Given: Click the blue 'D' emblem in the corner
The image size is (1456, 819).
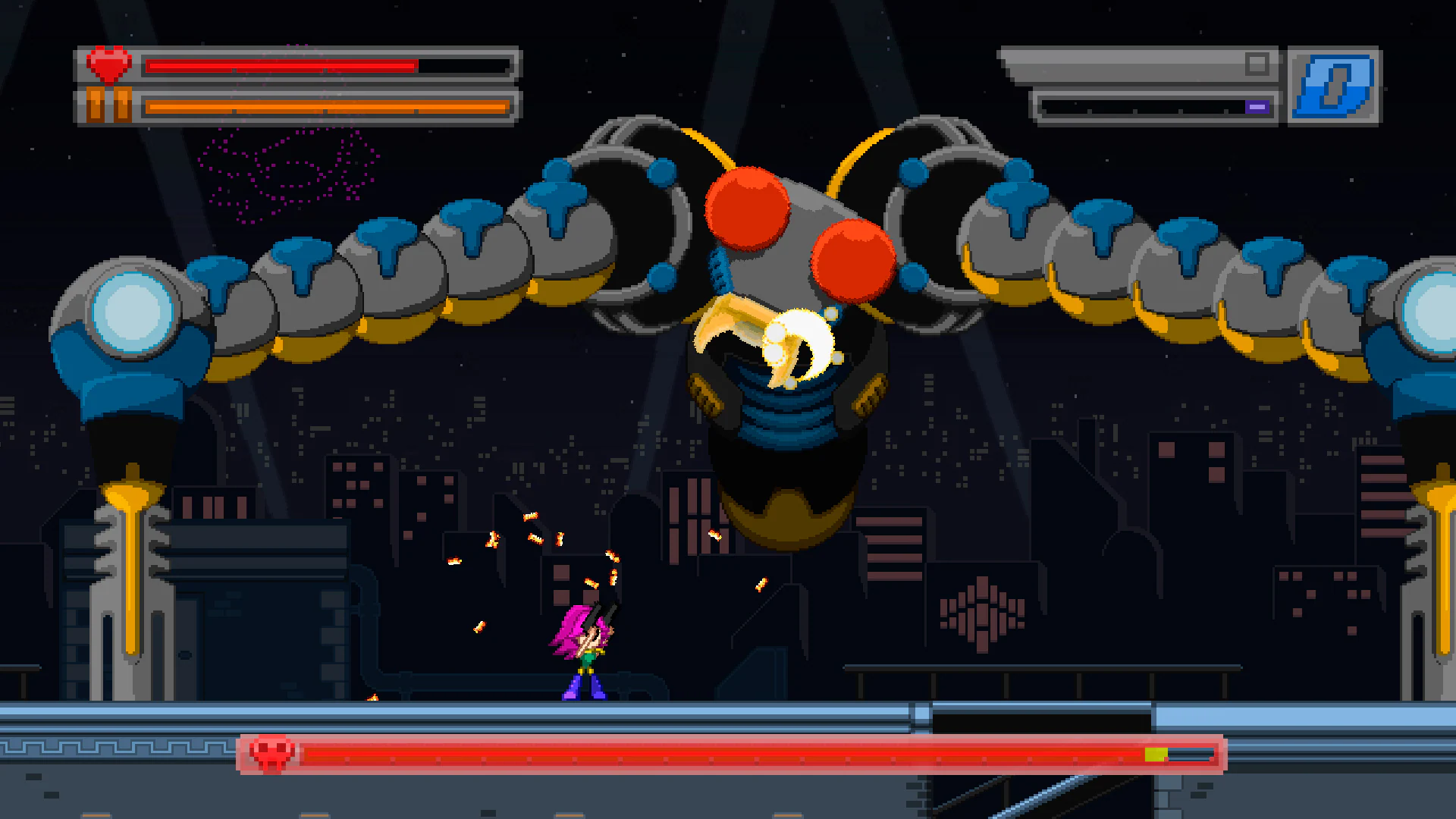Looking at the screenshot, I should [x=1335, y=85].
